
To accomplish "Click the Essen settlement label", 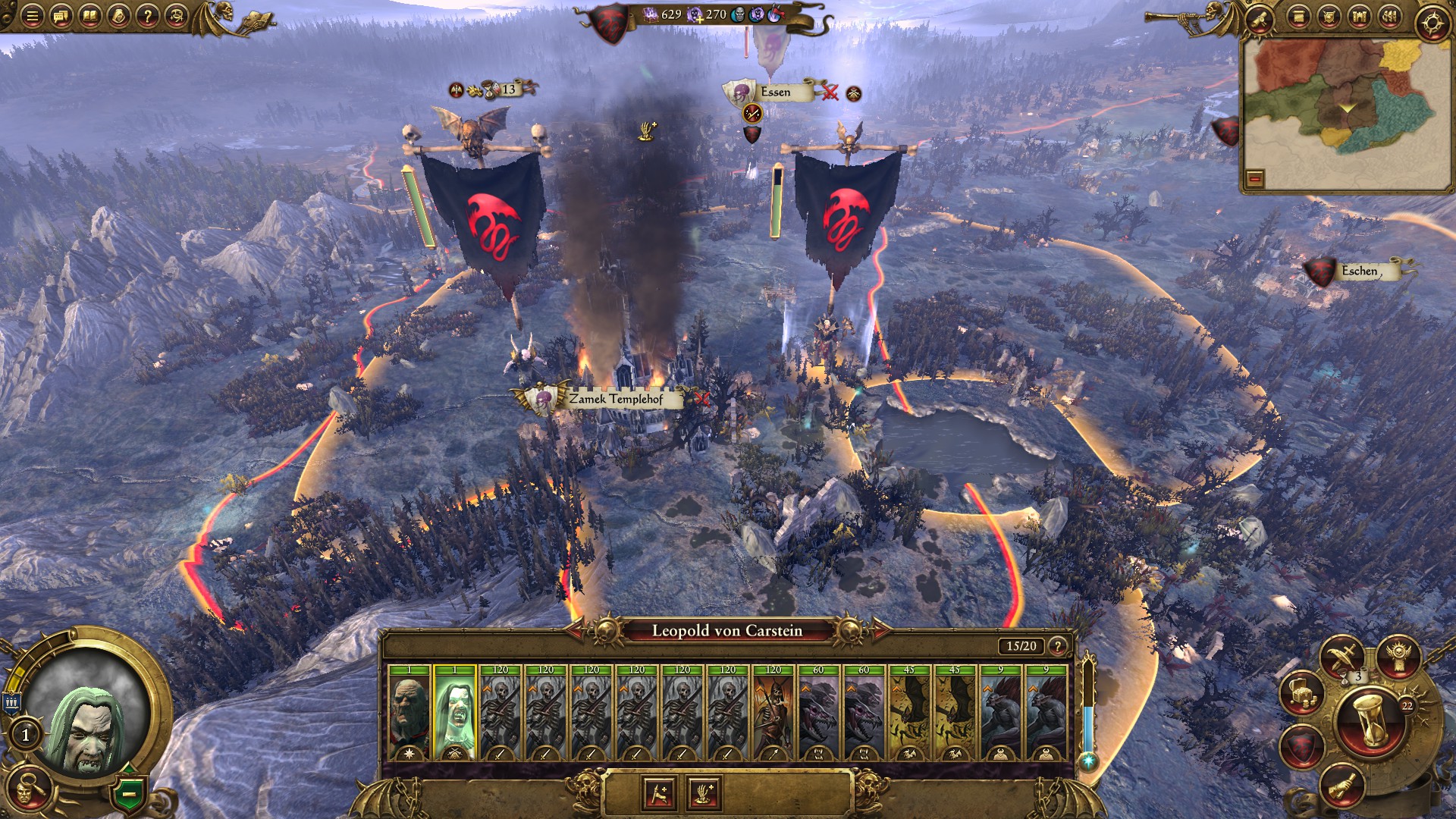I will click(x=774, y=92).
